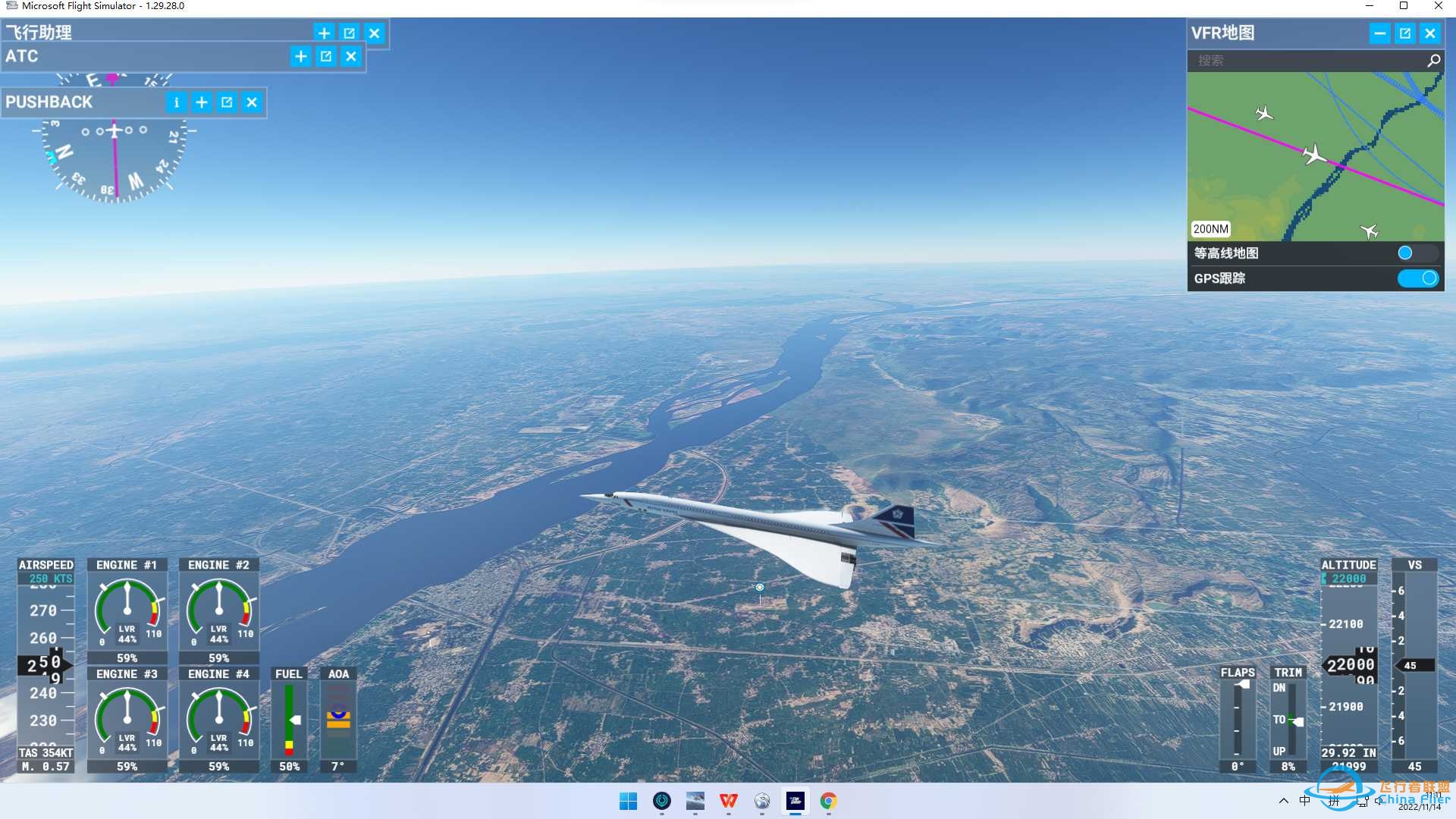Viewport: 1456px width, 819px height.
Task: Toggle the 等高线地图 switch
Action: (1417, 253)
